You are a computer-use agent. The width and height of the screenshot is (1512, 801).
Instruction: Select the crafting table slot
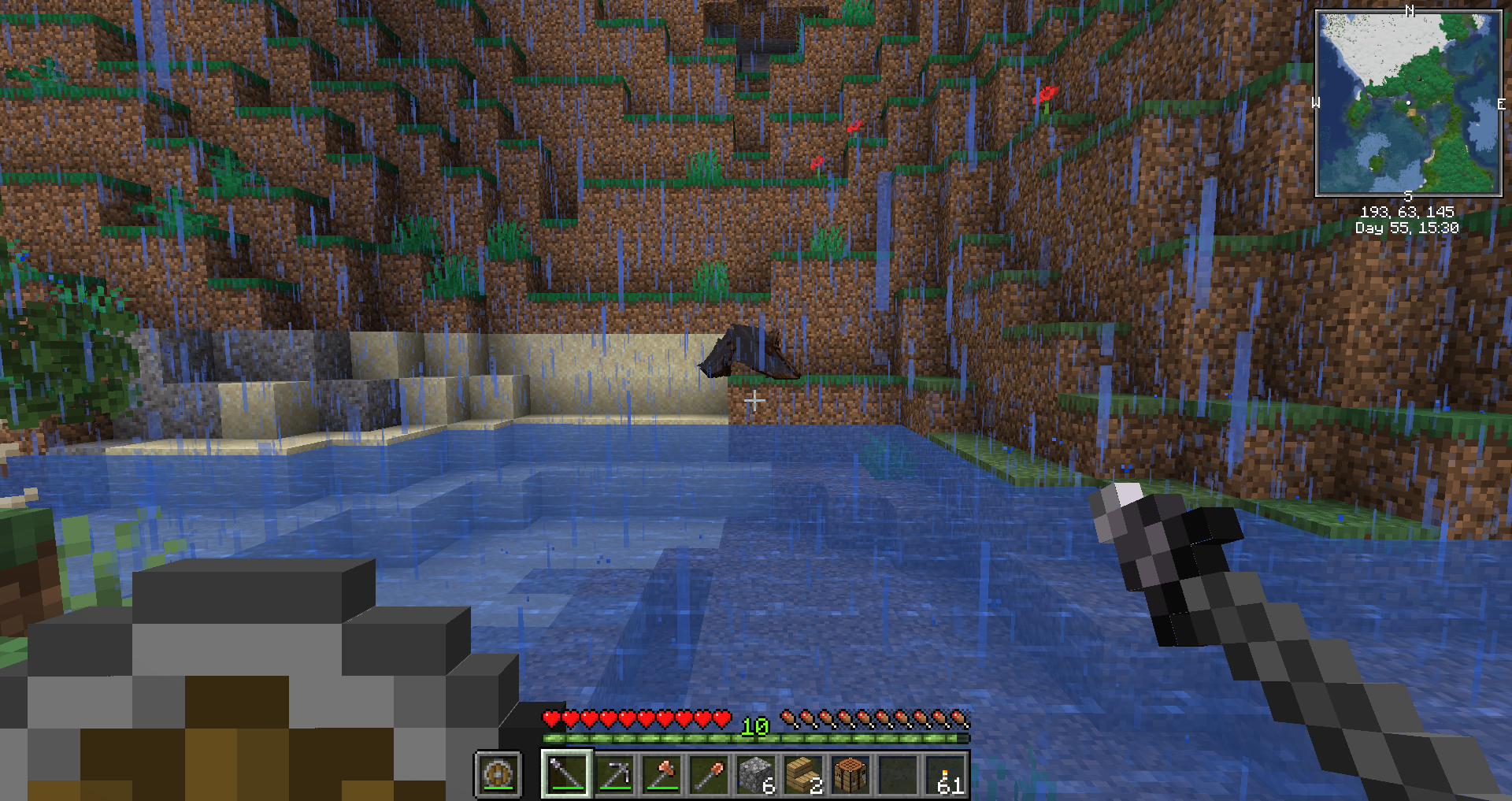pos(850,774)
